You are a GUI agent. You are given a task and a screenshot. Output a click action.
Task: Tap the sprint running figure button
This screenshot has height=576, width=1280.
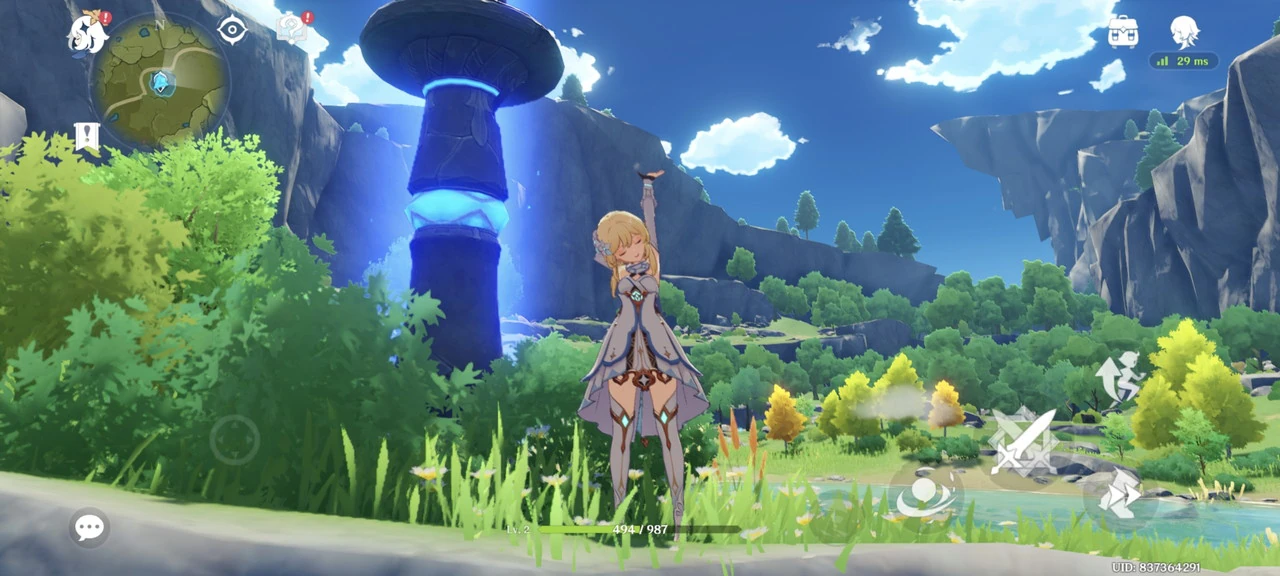click(x=1119, y=376)
